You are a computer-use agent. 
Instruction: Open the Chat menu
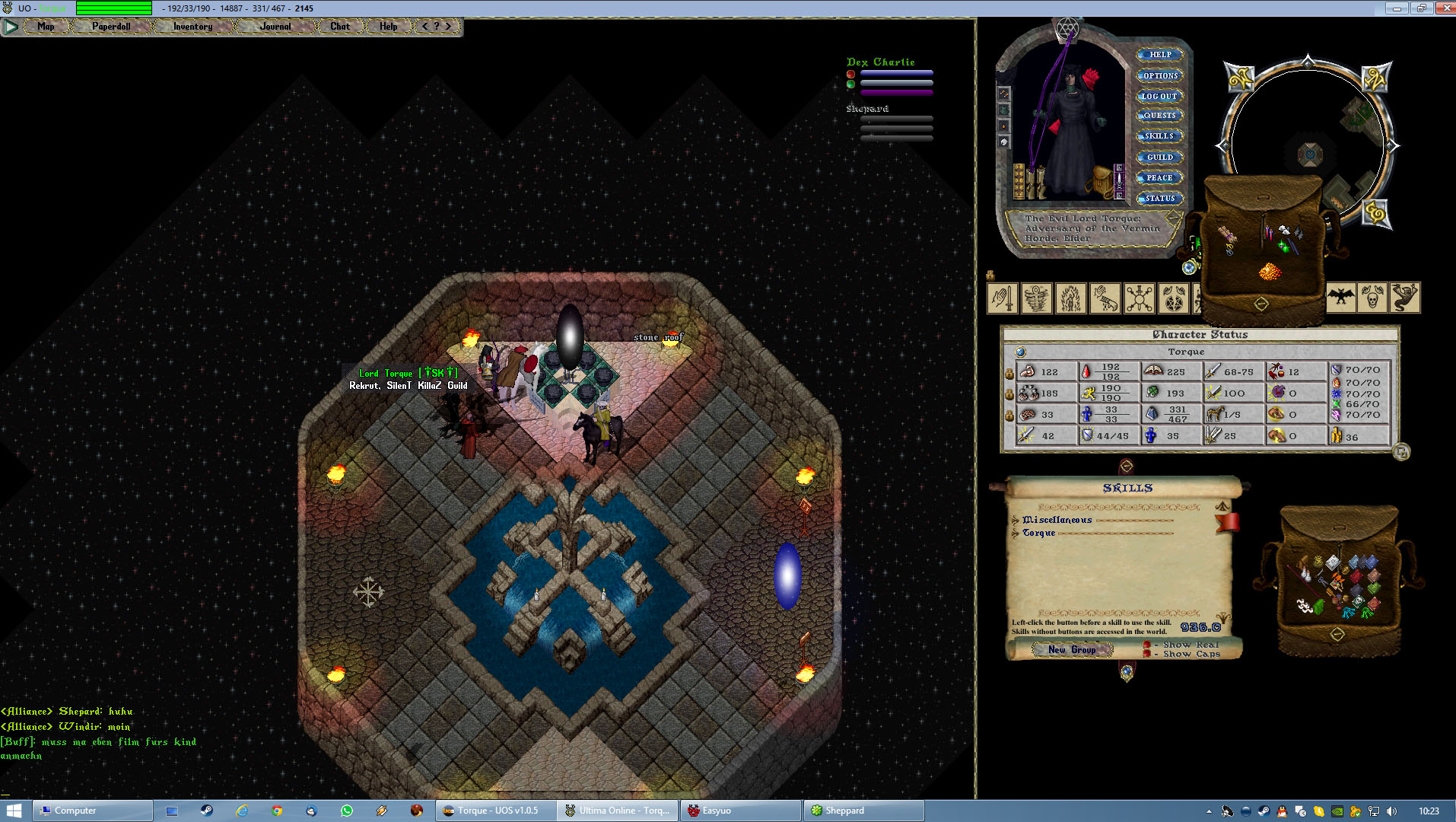(x=340, y=27)
